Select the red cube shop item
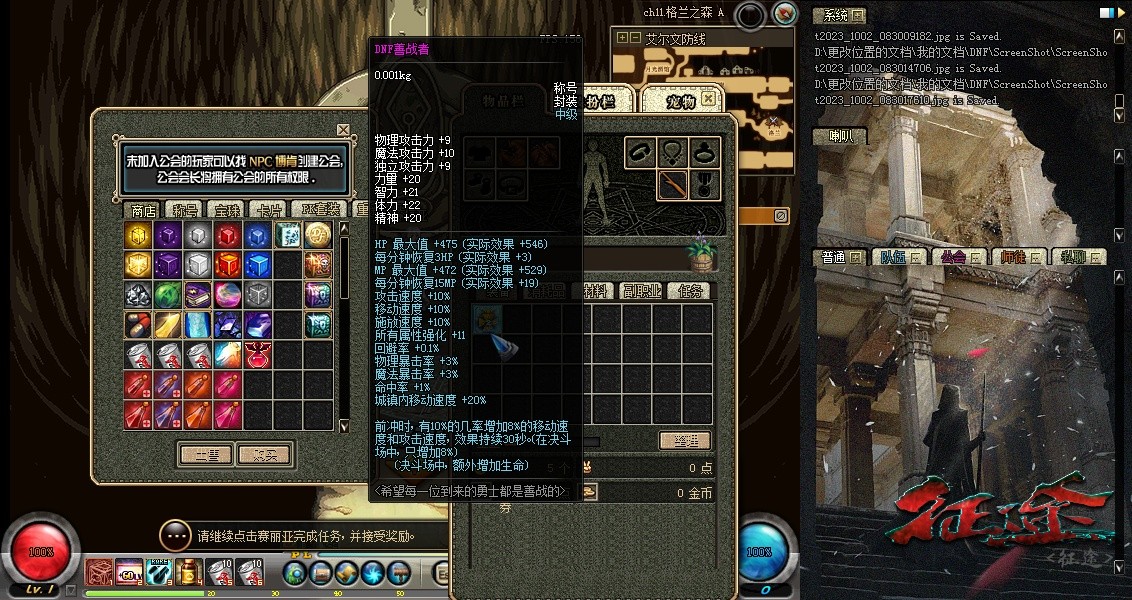The width and height of the screenshot is (1132, 600). 228,235
